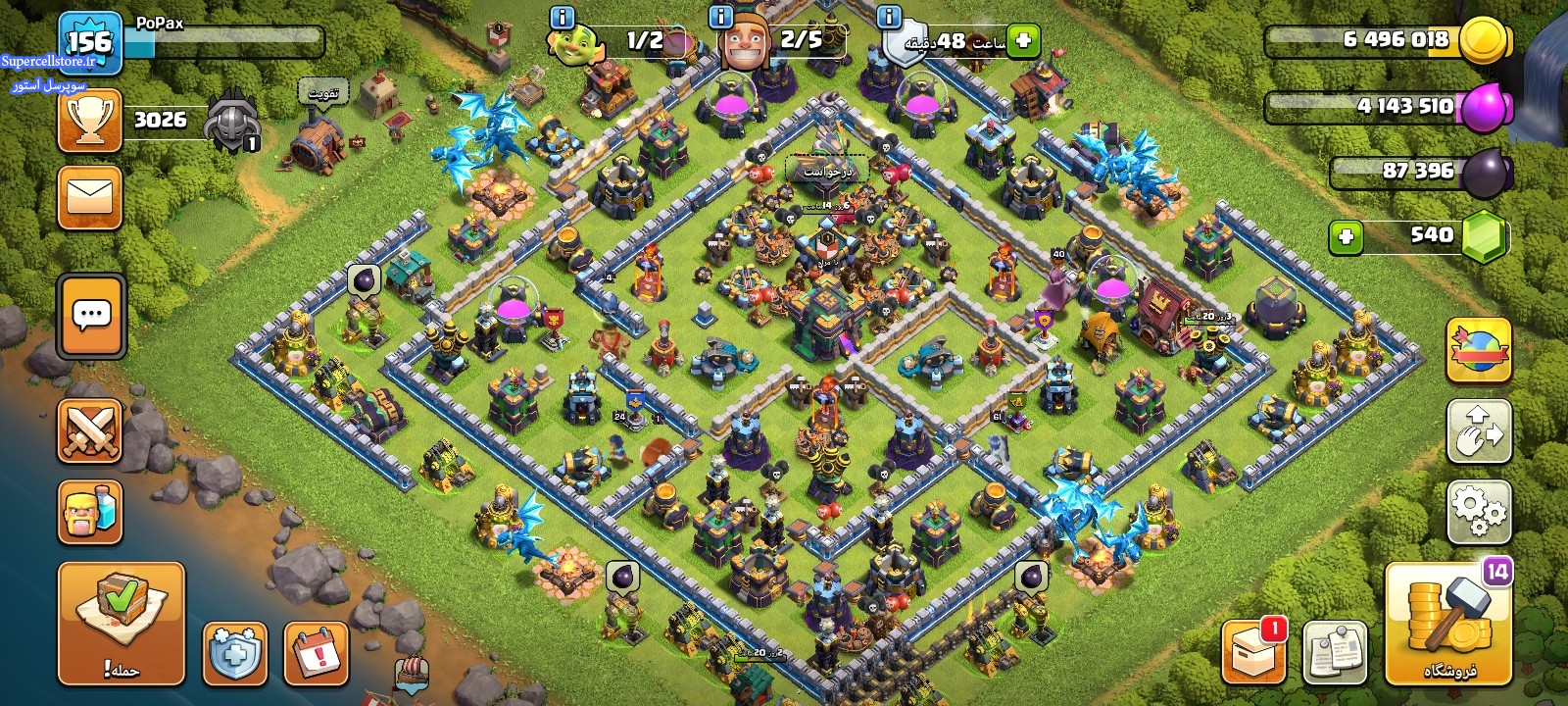Screen dimensions: 1568x706
Task: Show goblin builder info above the 1/2 counter
Action: (x=563, y=17)
